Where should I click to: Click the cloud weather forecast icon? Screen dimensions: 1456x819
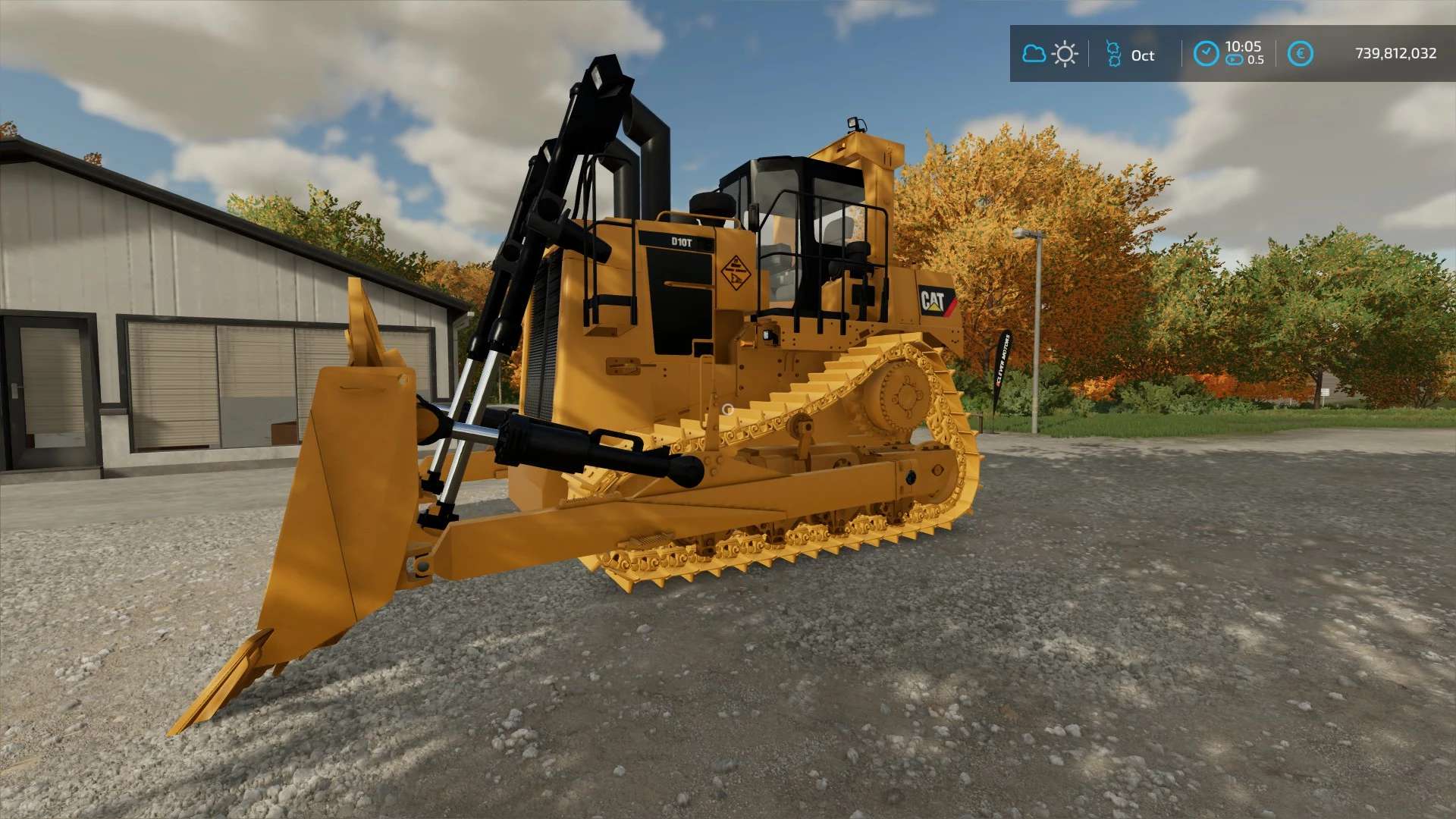pyautogui.click(x=1034, y=54)
